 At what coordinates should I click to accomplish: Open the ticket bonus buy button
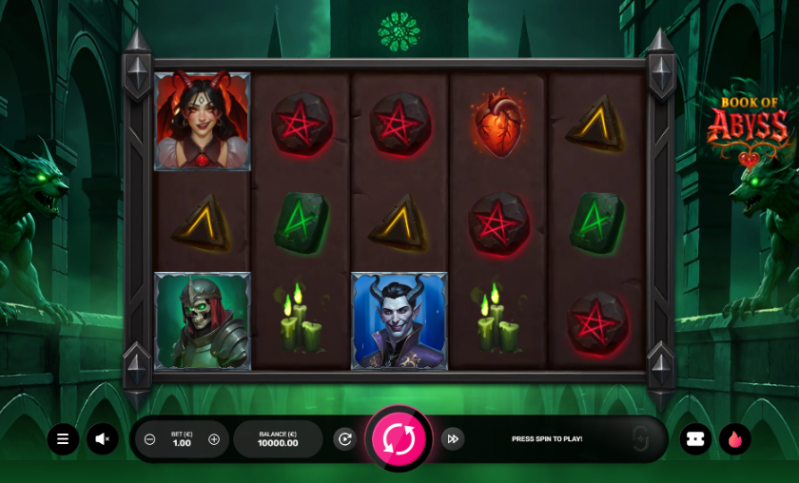pos(695,438)
